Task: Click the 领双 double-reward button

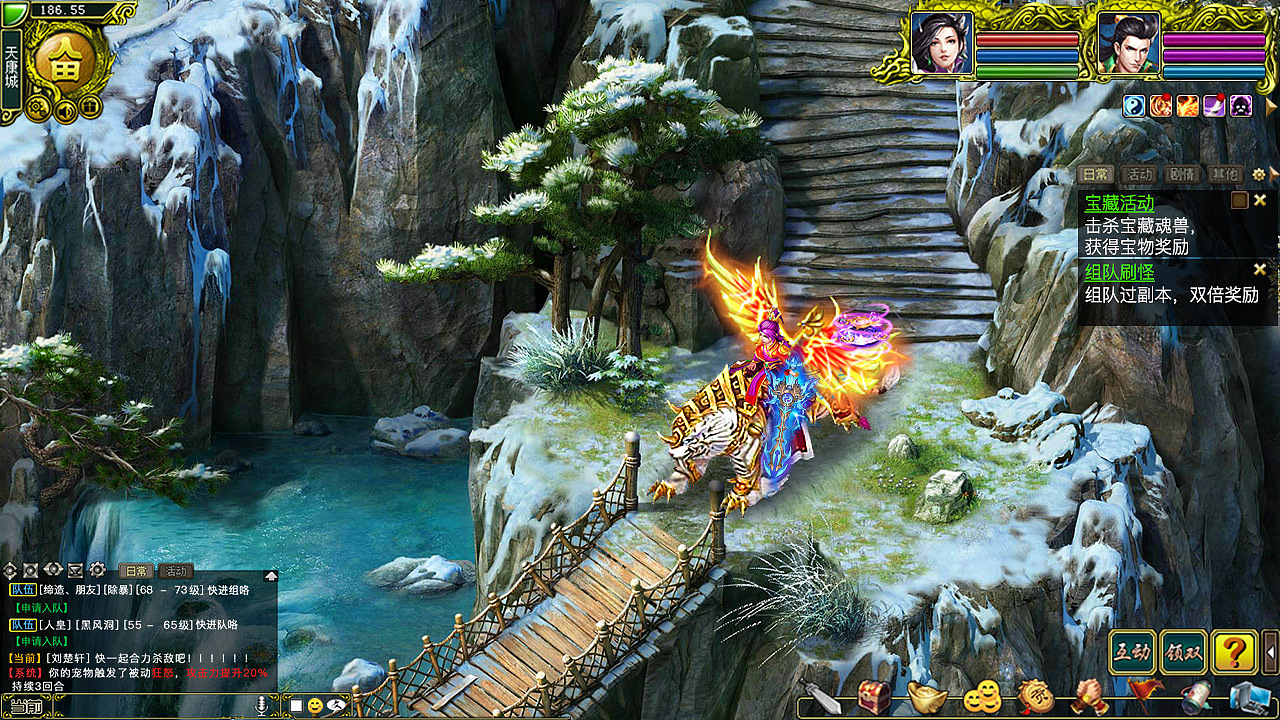Action: [x=1184, y=653]
